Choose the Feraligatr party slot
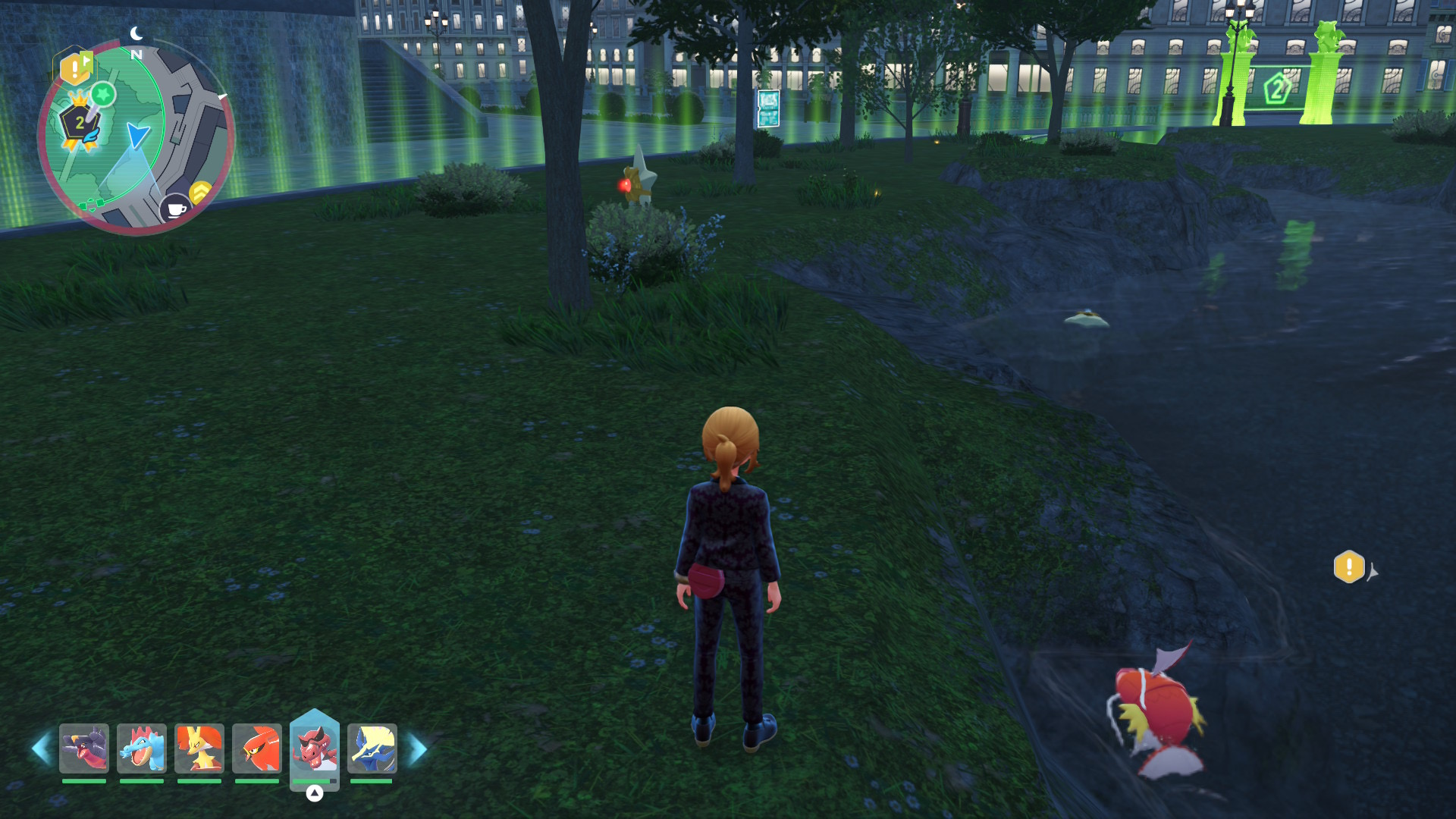 coord(142,748)
